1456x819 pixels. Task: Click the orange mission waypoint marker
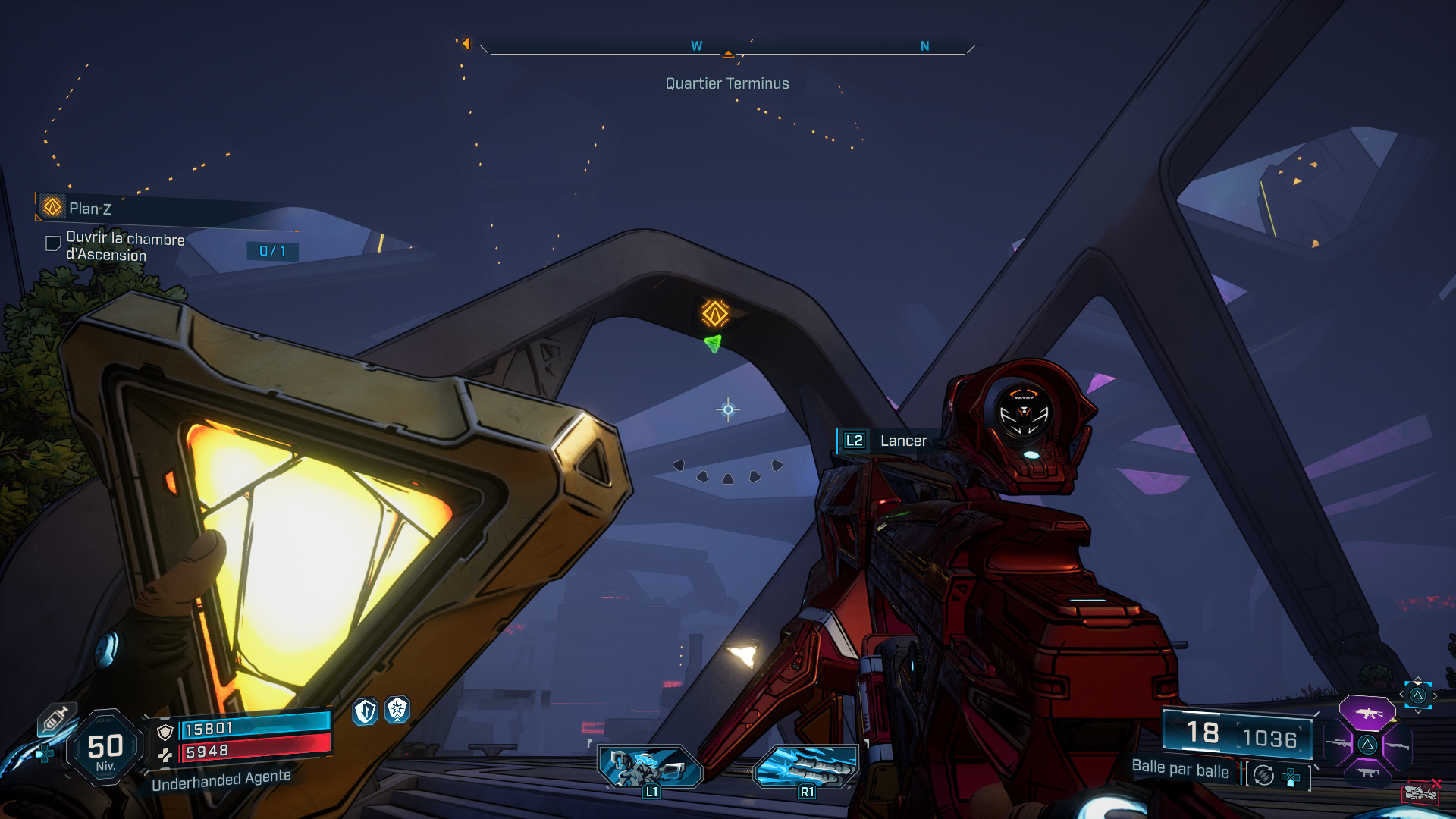pos(714,312)
